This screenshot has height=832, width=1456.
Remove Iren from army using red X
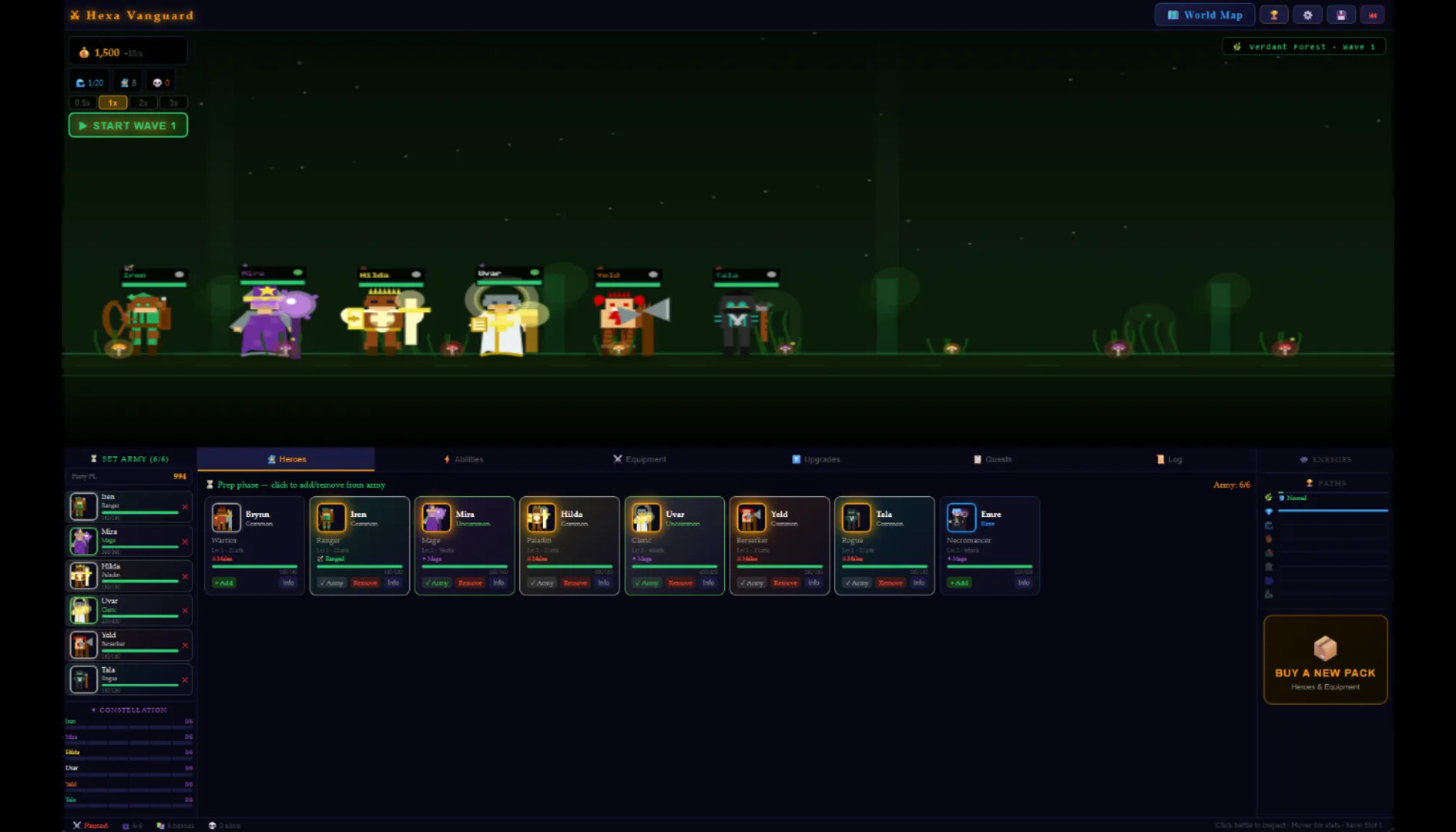(x=184, y=506)
